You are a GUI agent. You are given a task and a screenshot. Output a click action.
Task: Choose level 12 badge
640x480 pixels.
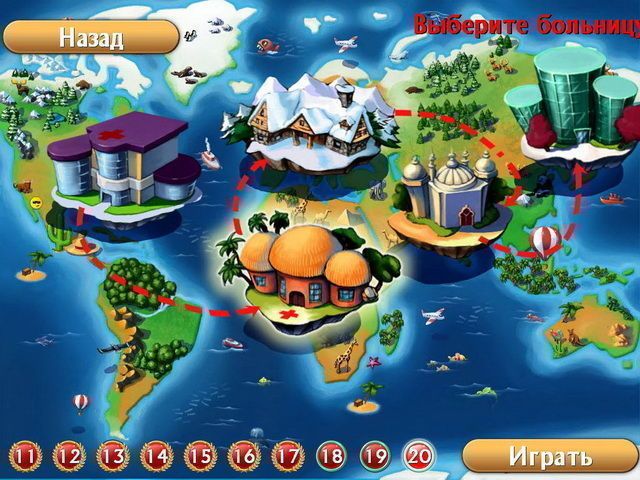click(x=69, y=457)
